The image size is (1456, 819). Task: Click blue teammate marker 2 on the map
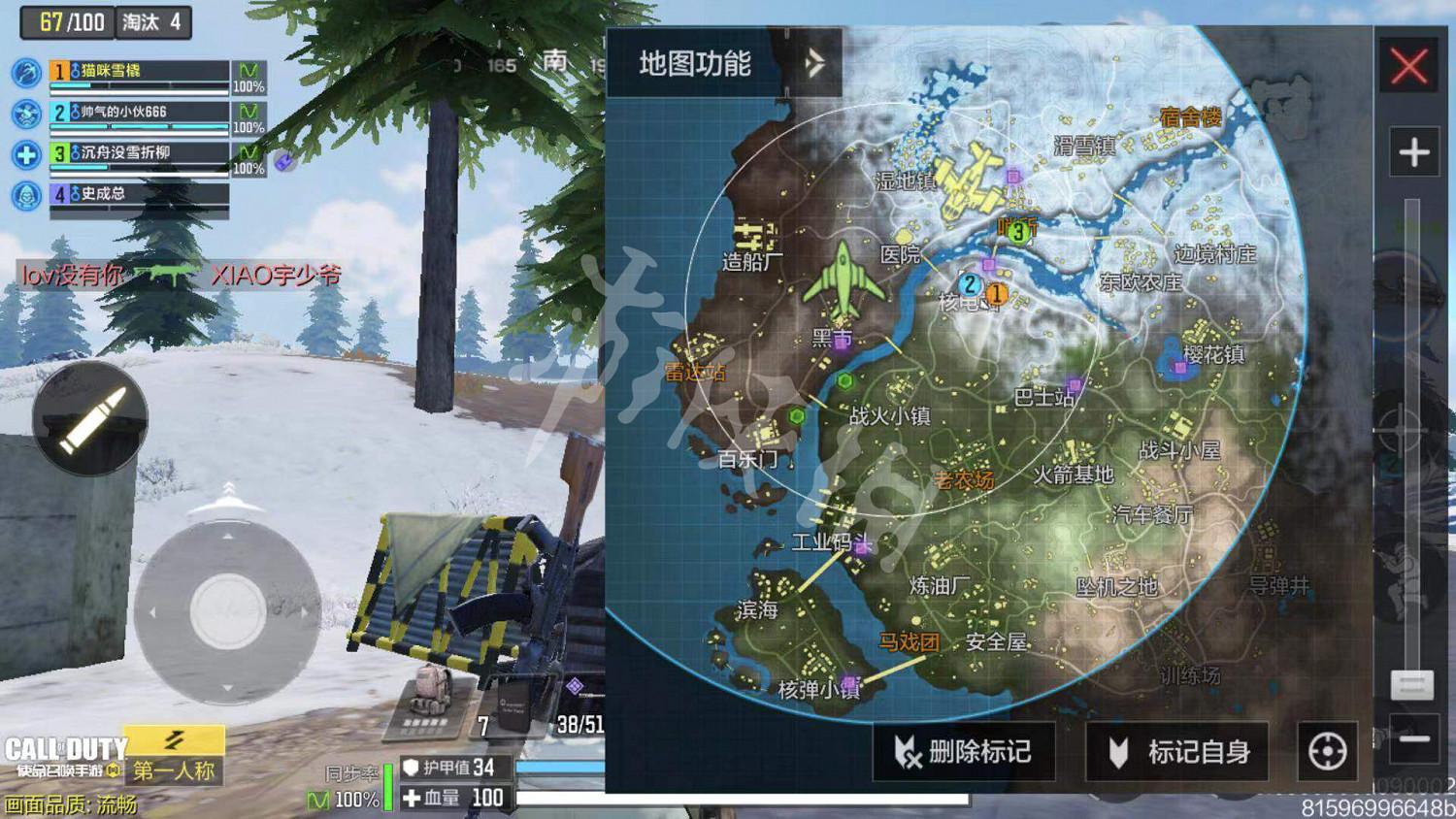click(x=971, y=285)
